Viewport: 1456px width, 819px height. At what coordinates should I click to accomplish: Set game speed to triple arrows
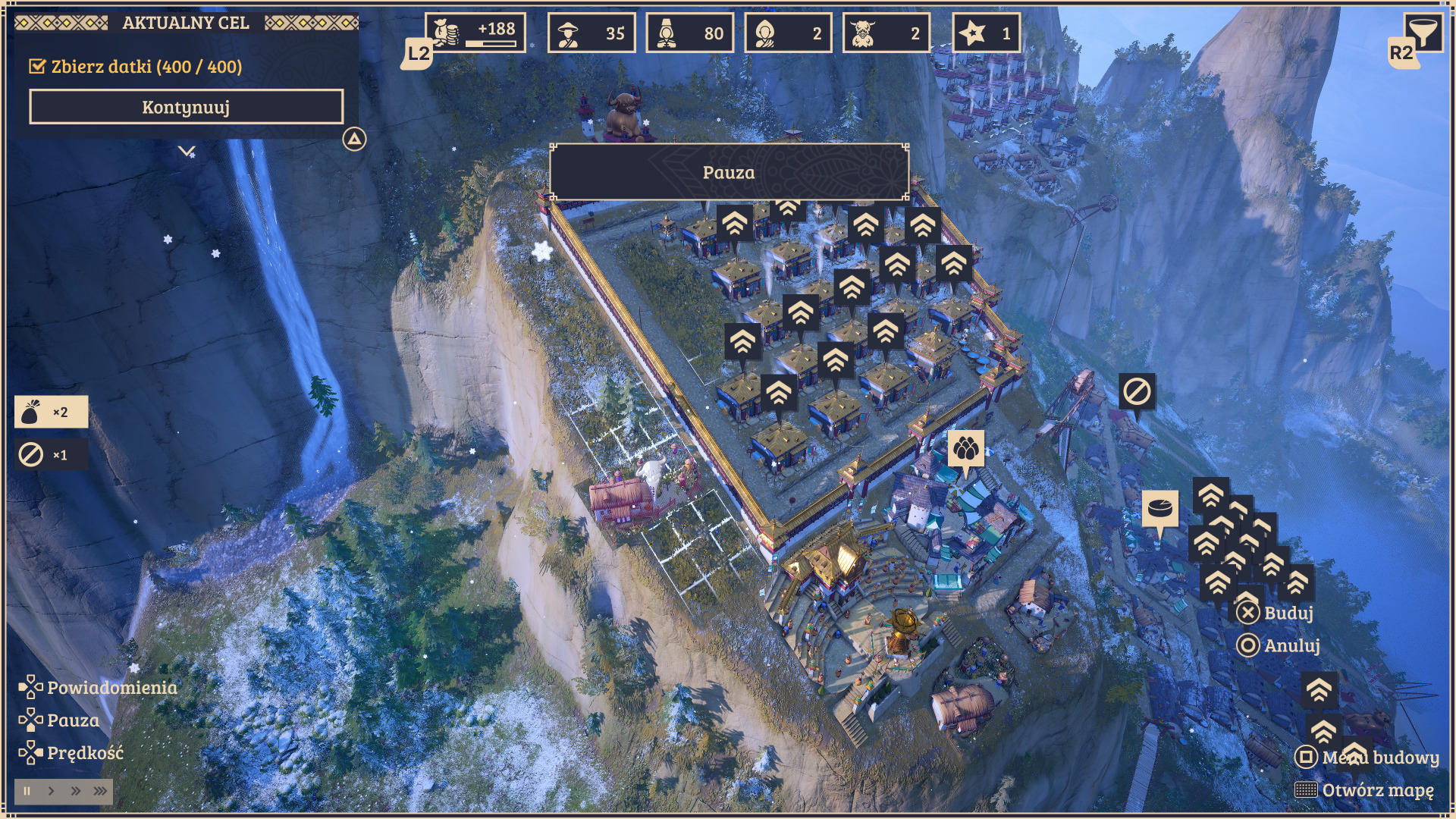click(100, 791)
